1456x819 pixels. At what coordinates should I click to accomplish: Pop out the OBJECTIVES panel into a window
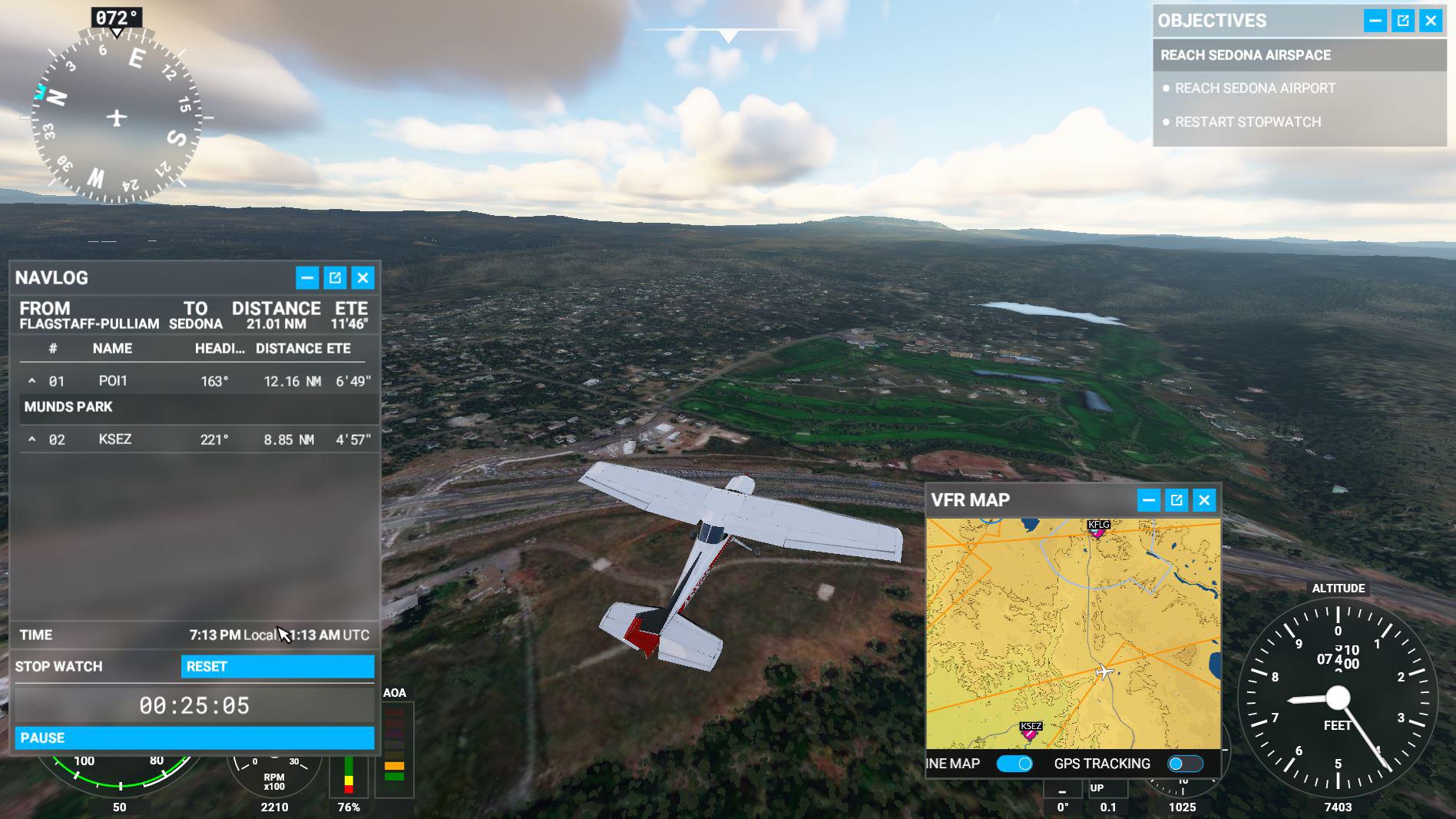pos(1403,21)
